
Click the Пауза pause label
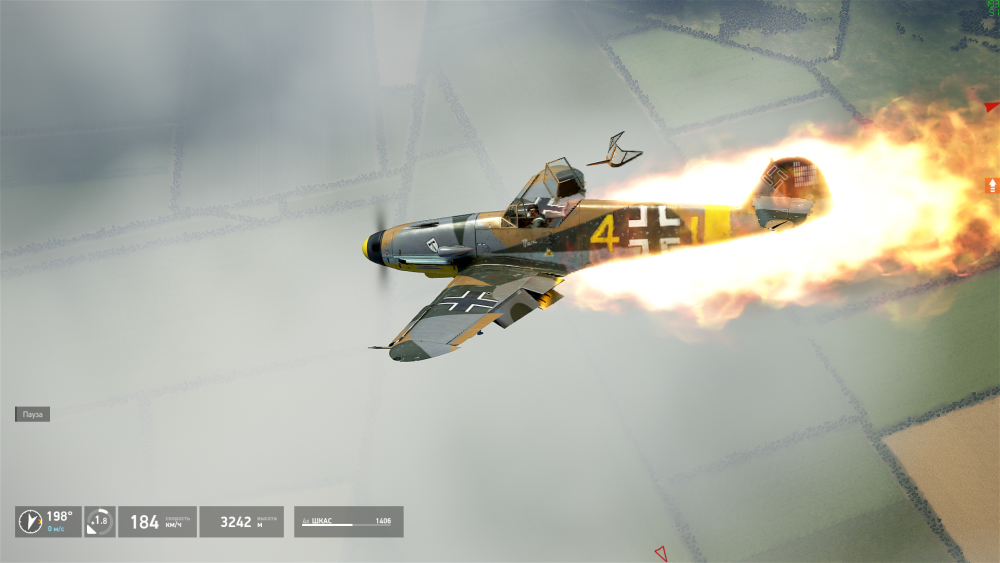pyautogui.click(x=33, y=414)
